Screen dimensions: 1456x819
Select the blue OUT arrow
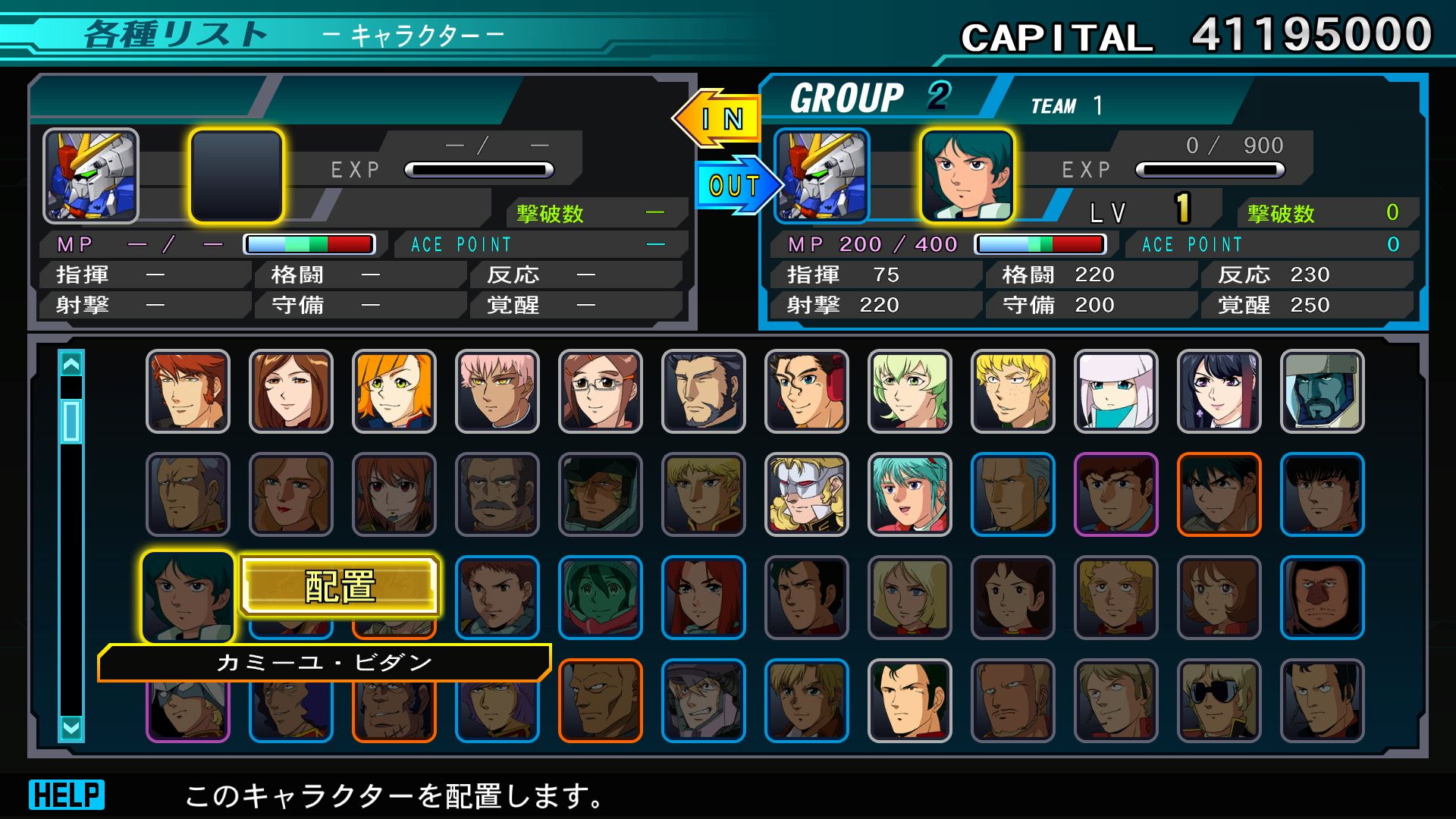(x=736, y=185)
